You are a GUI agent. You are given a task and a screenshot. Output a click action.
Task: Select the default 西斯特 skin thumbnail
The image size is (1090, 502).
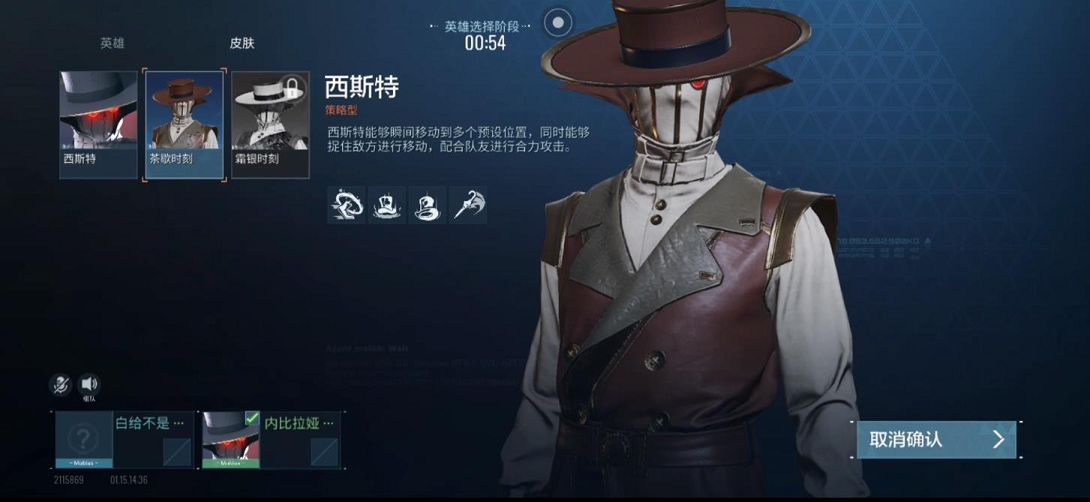[98, 124]
